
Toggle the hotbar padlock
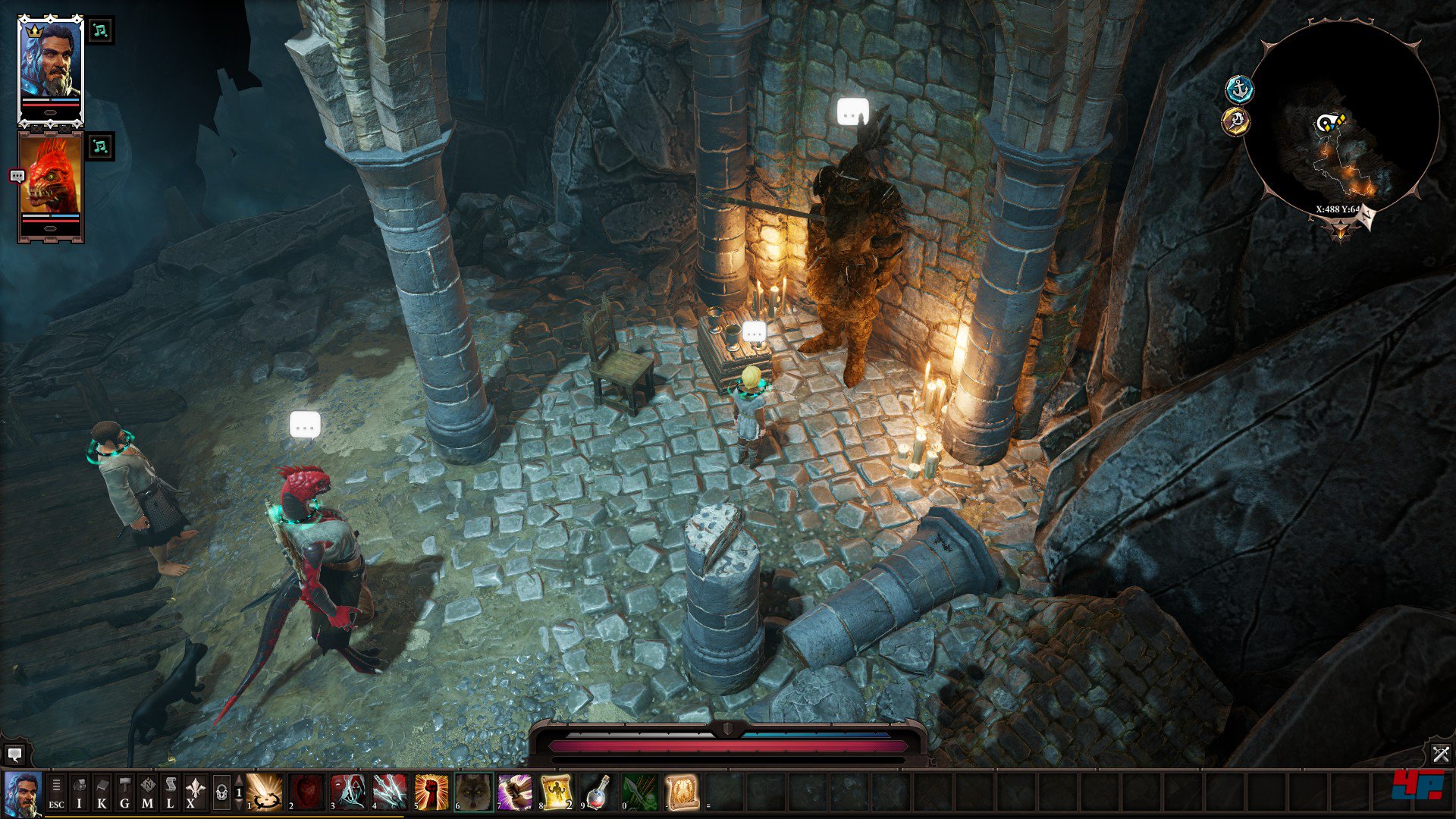click(x=221, y=793)
